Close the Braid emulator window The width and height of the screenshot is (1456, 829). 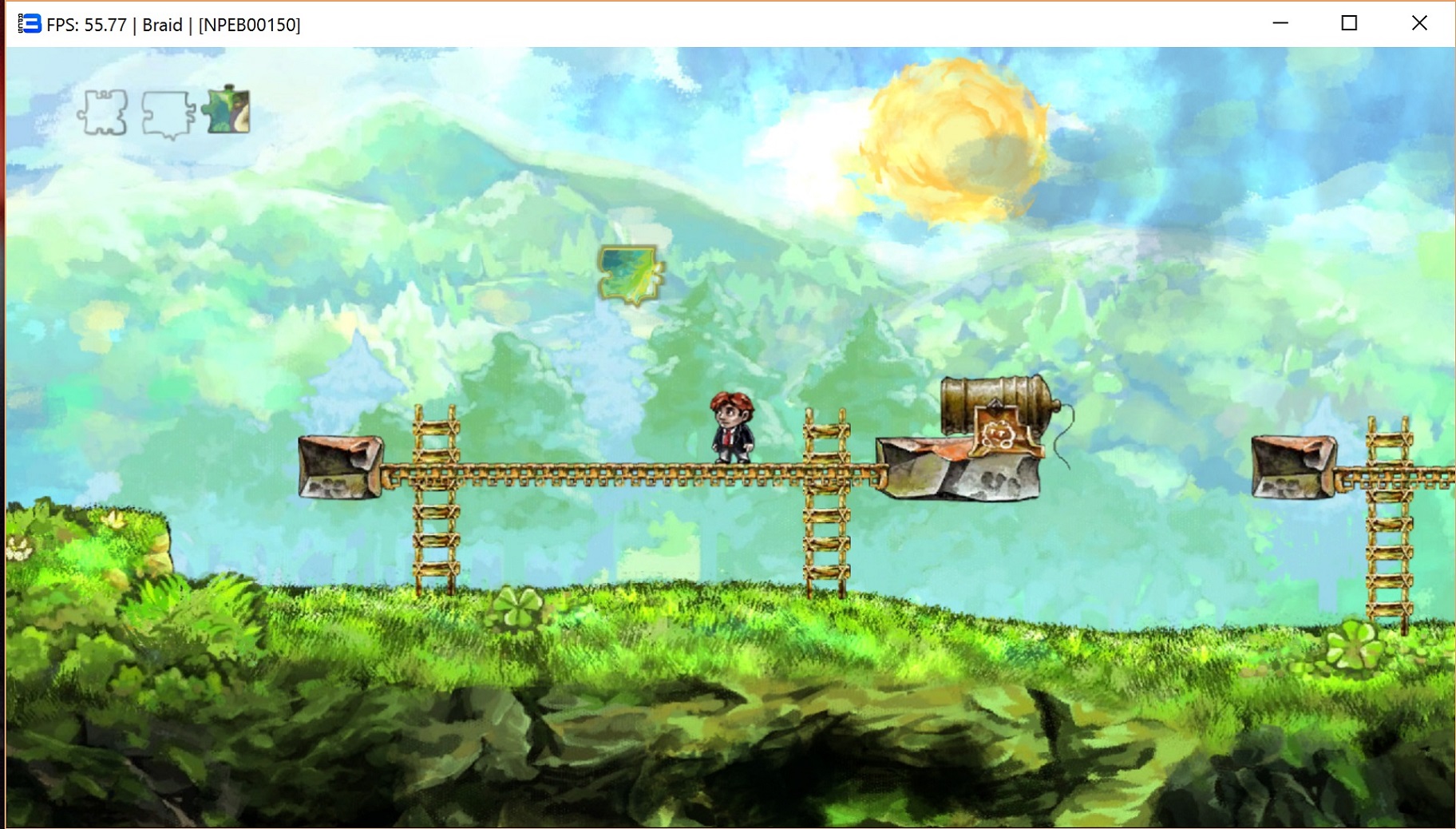(1418, 23)
